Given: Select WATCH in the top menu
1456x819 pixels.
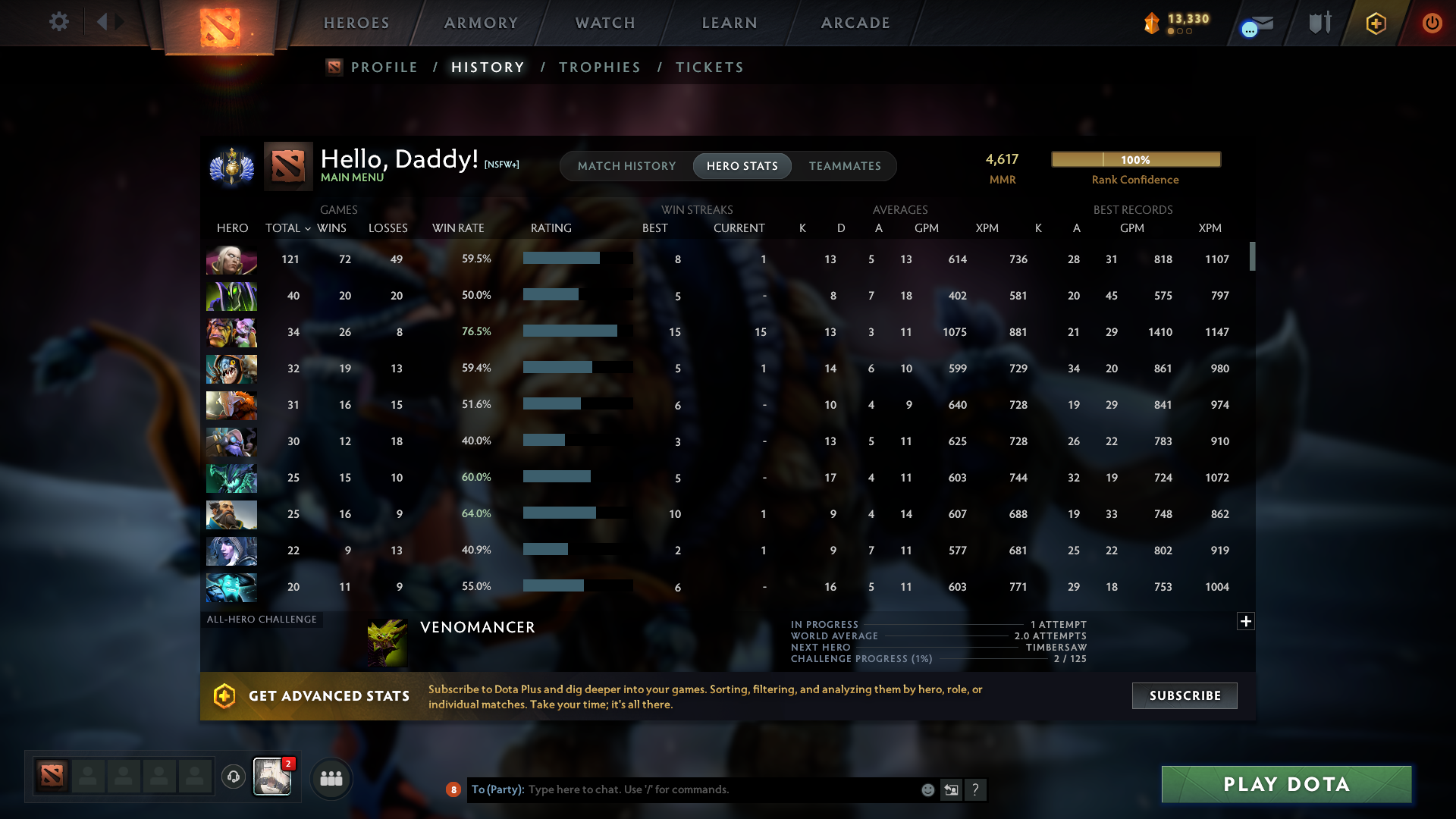Looking at the screenshot, I should [604, 23].
